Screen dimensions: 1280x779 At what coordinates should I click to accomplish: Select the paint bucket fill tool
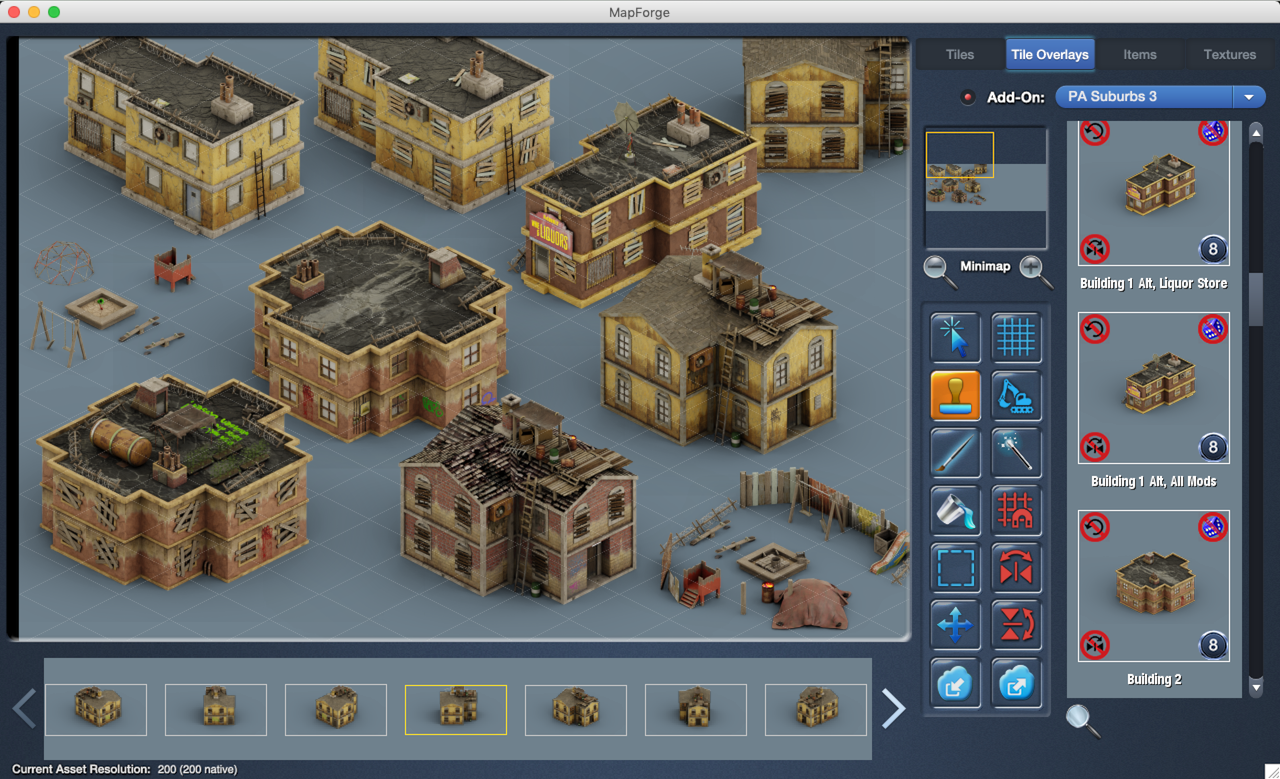click(x=955, y=511)
